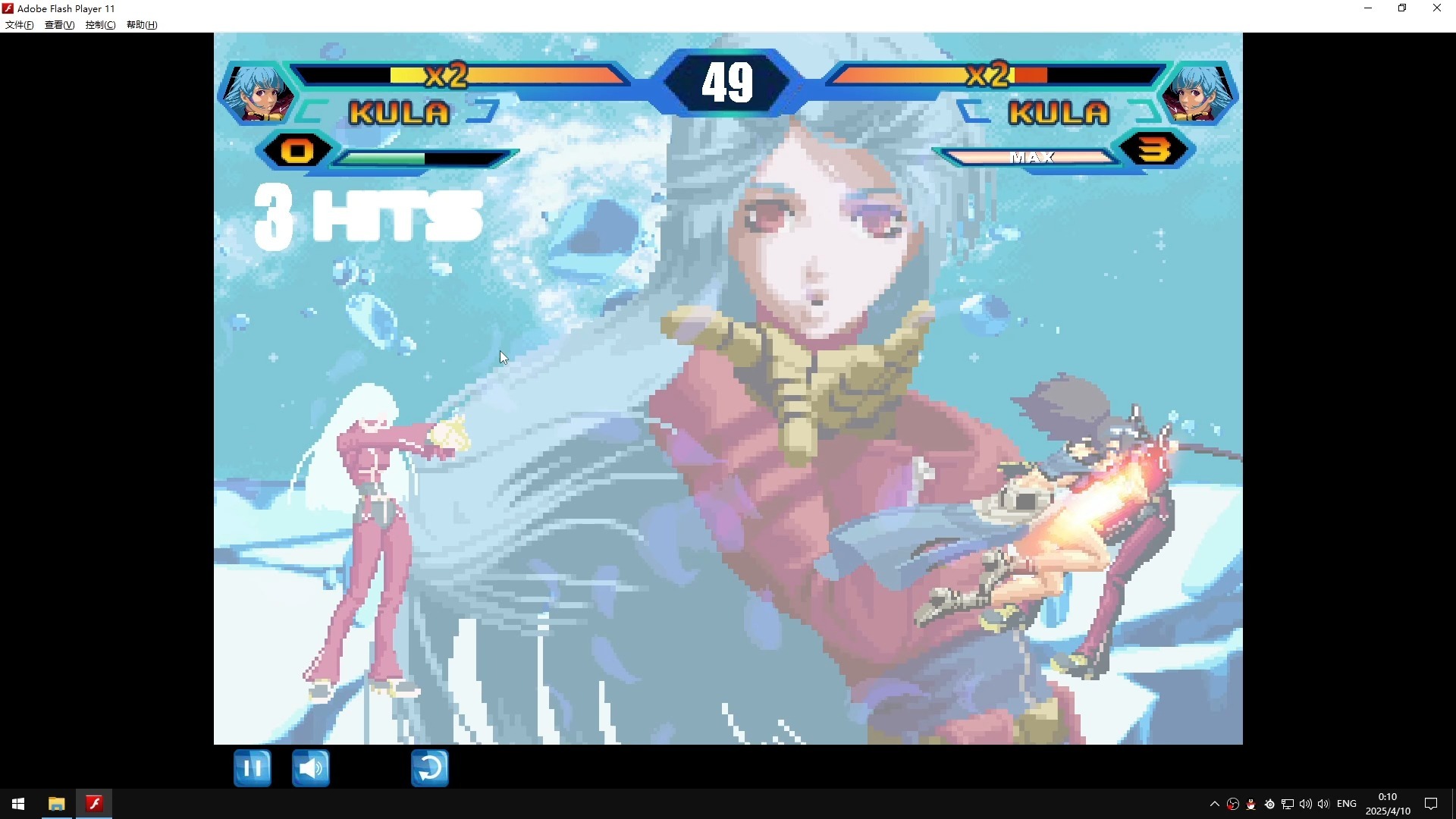
Task: Open the 控制(C) menu
Action: coord(100,25)
